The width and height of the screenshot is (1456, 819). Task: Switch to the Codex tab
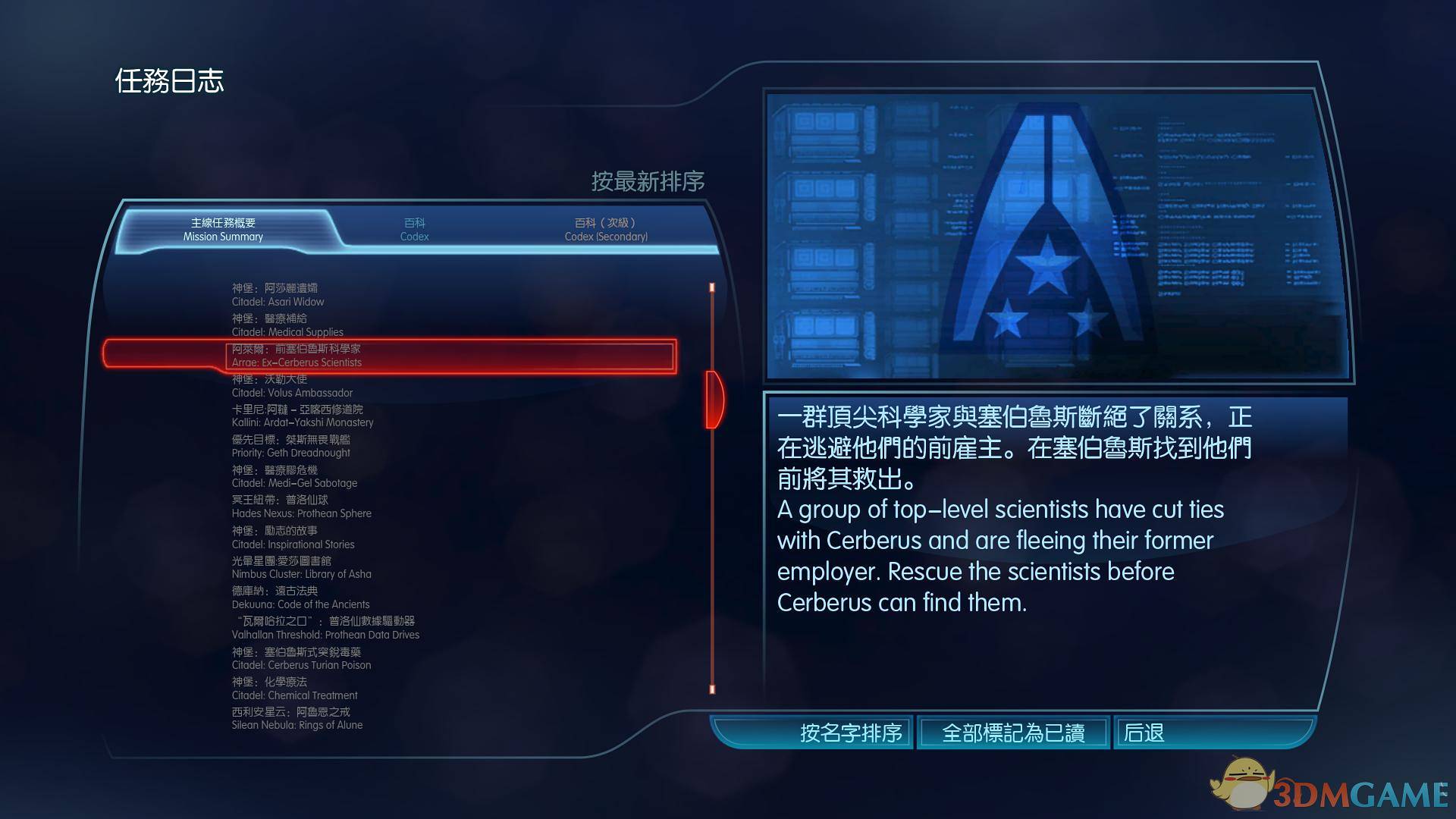[414, 230]
